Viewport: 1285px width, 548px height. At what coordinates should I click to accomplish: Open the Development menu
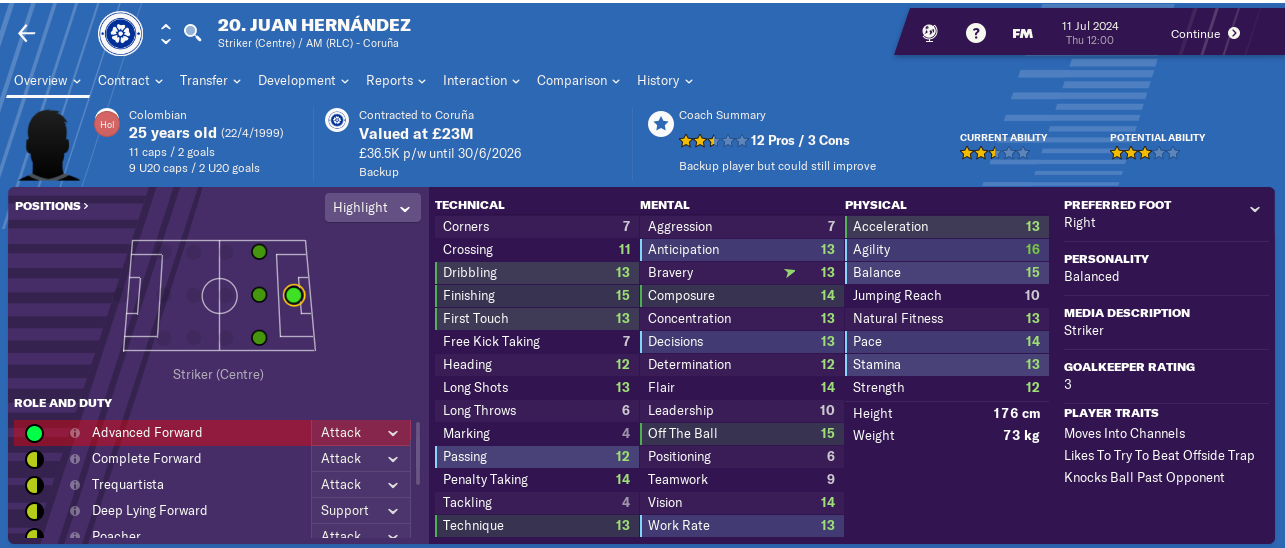[x=303, y=81]
